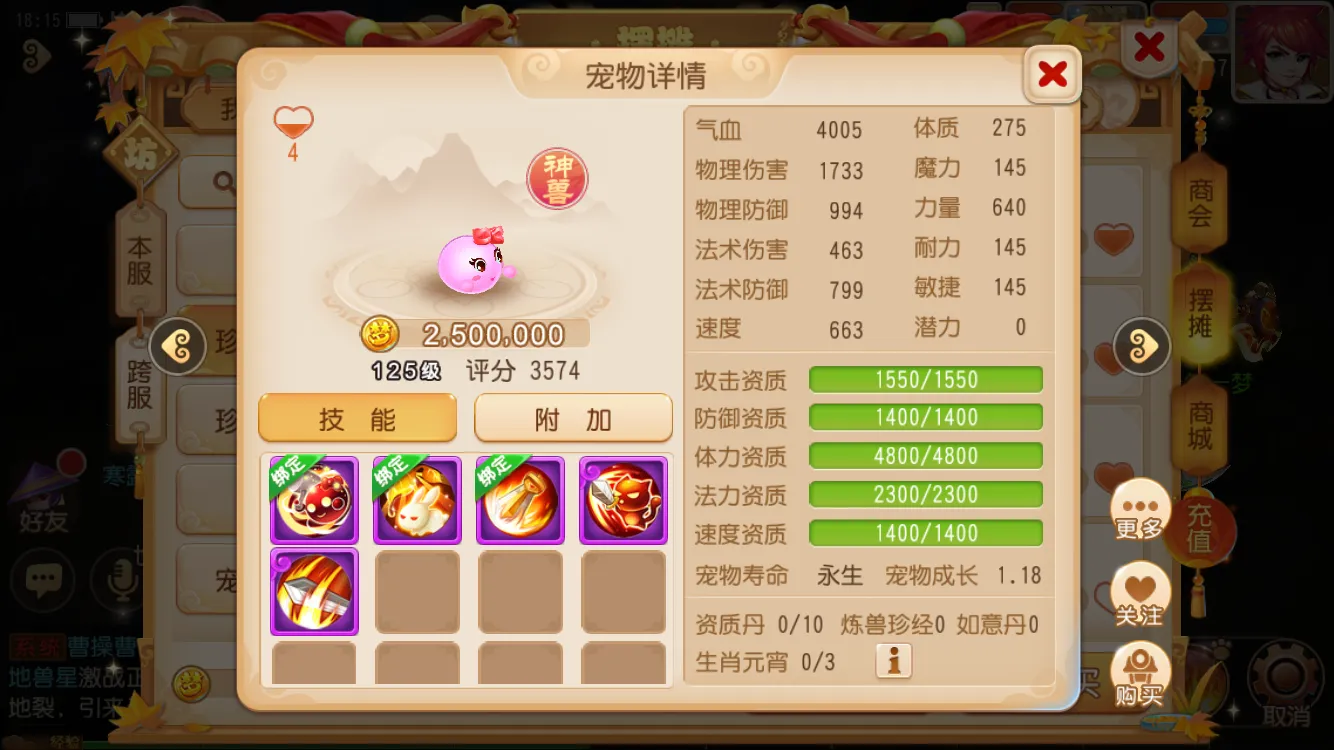Tap the 购买 buy icon at bottom right
The image size is (1334, 750).
click(1140, 672)
